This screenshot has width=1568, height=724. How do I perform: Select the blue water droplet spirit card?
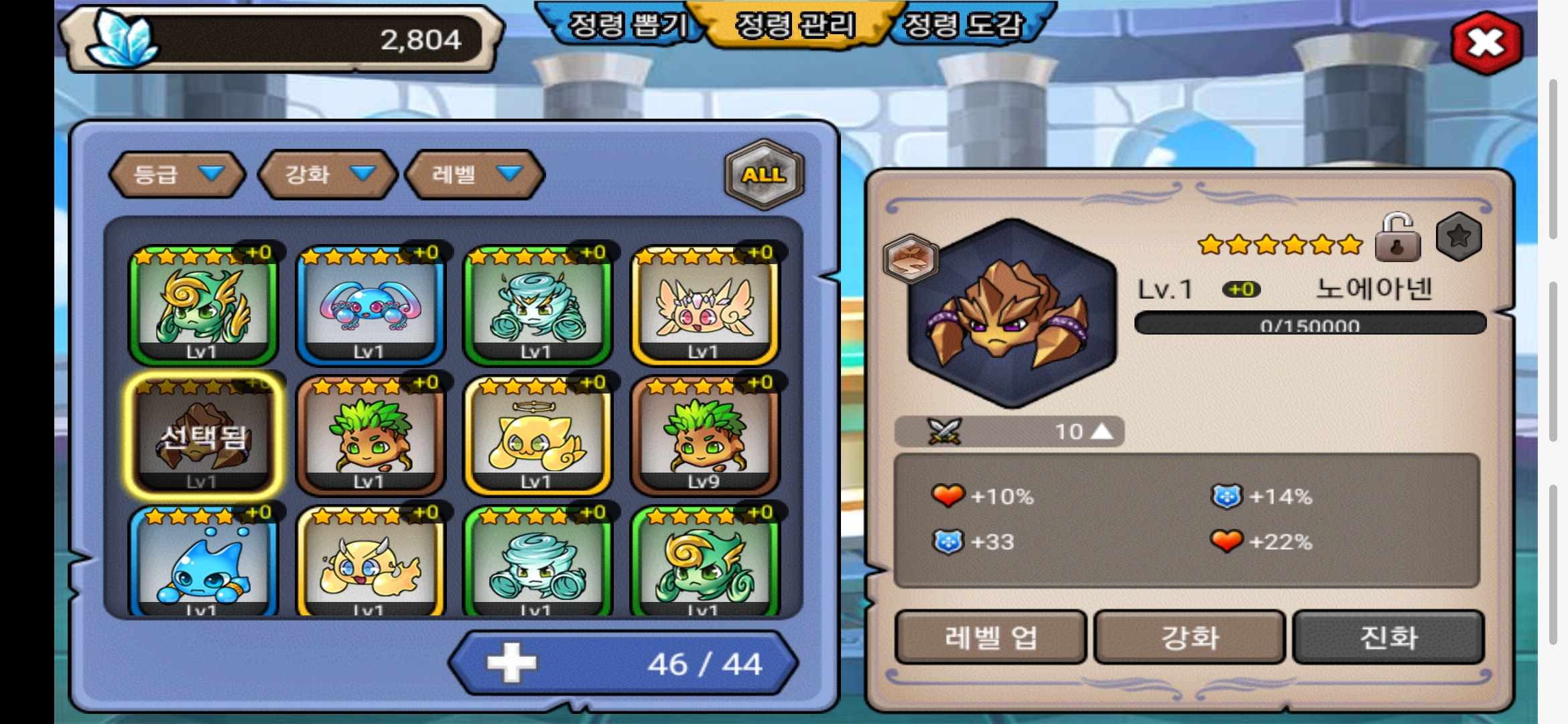[202, 563]
